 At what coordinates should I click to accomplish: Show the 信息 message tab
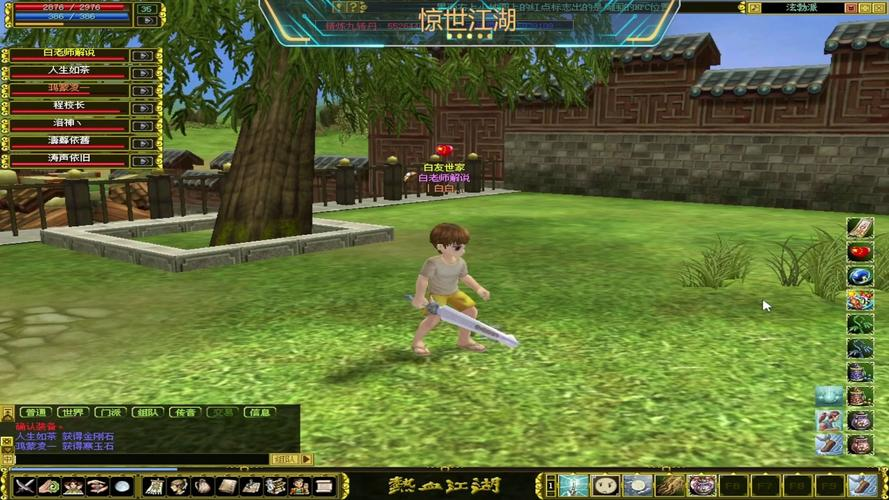point(260,412)
